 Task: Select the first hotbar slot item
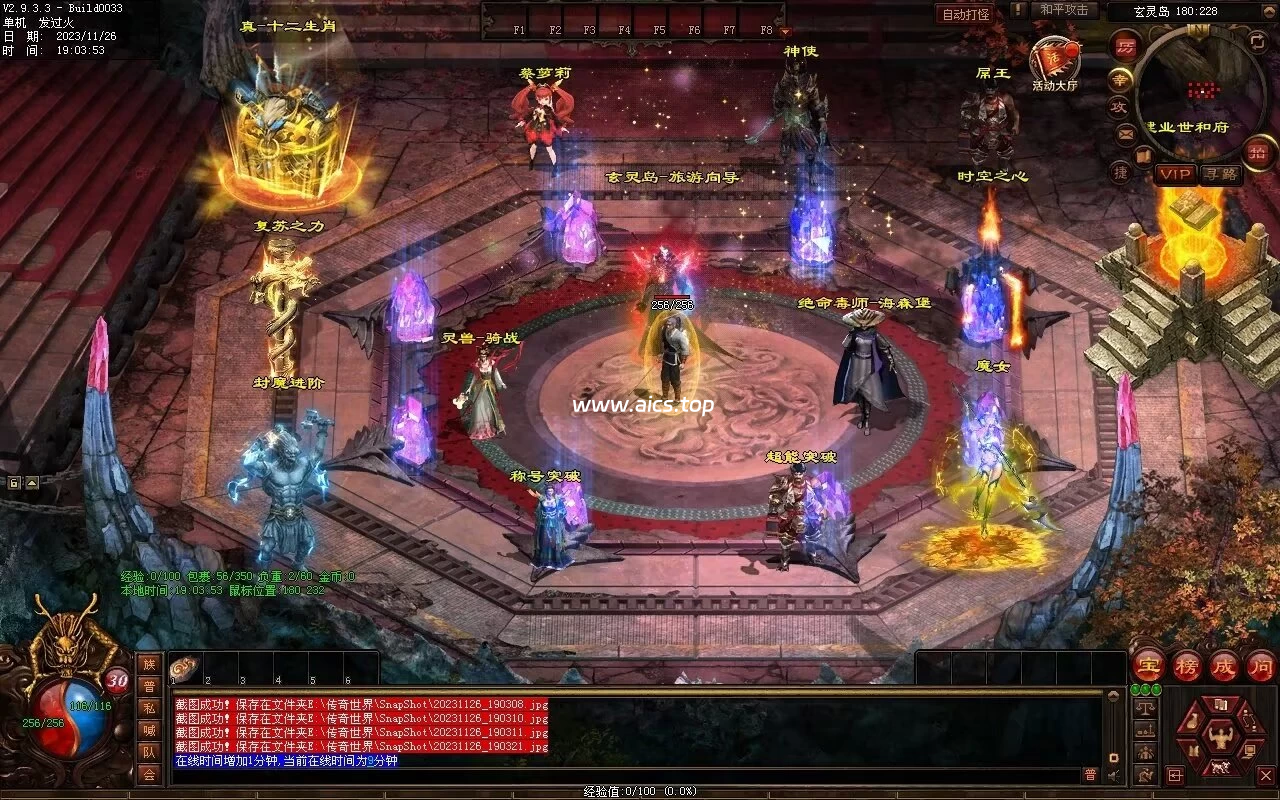pyautogui.click(x=184, y=669)
